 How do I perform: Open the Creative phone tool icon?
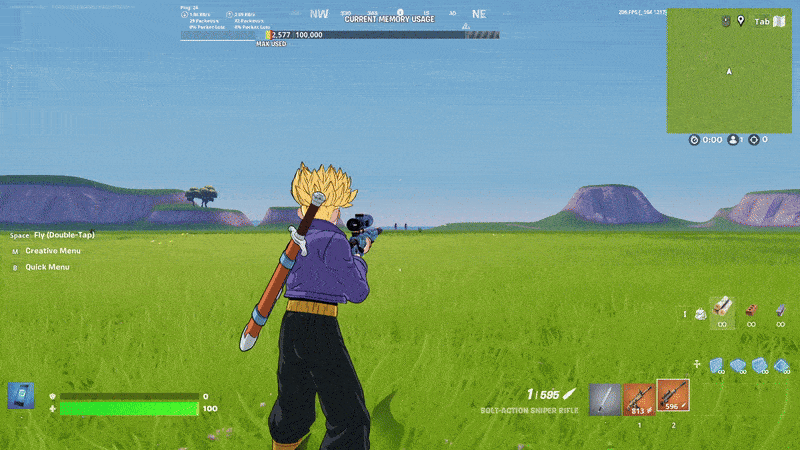[20, 396]
